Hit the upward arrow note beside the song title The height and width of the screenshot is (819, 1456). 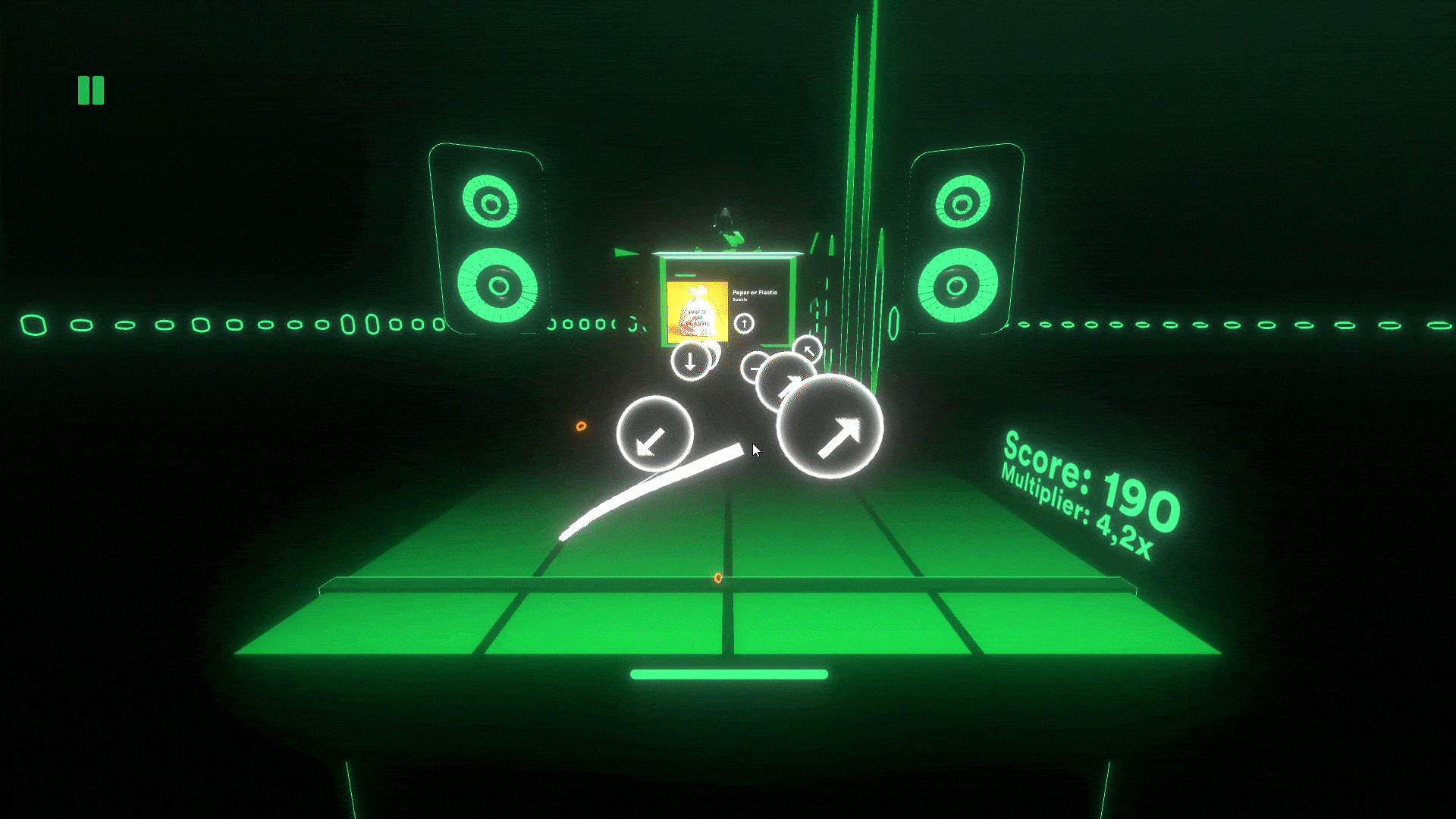point(744,323)
